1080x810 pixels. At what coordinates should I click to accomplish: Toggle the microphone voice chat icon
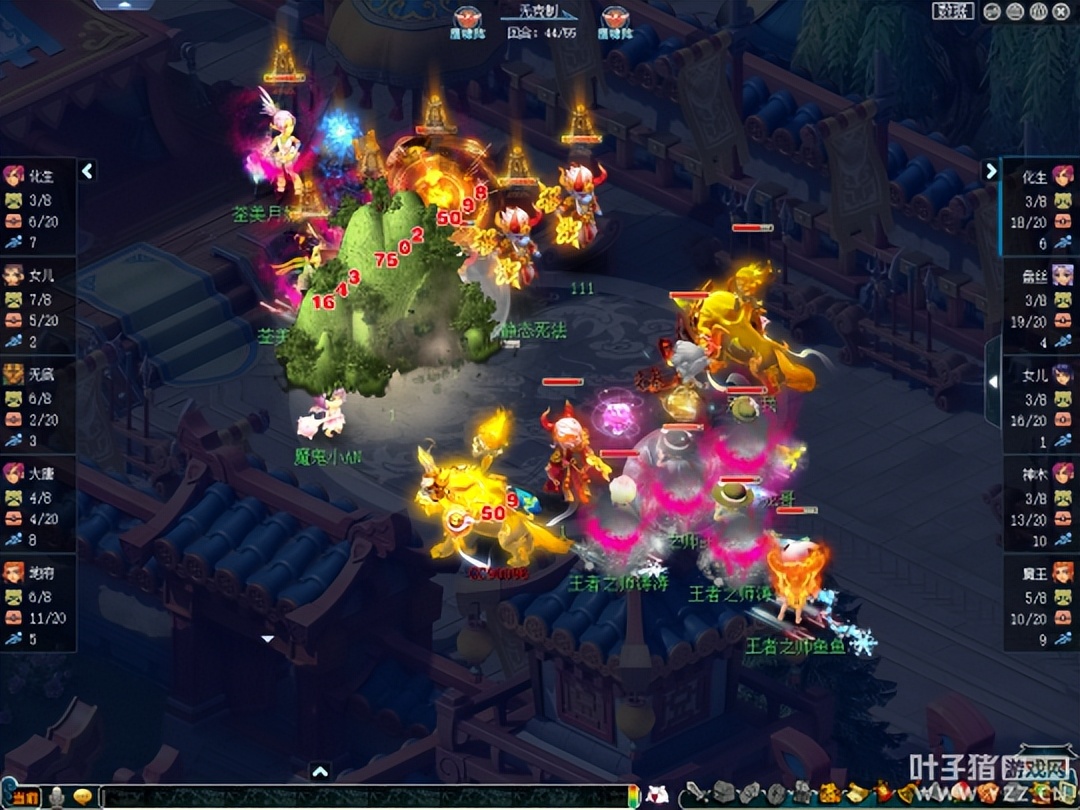pyautogui.click(x=58, y=797)
